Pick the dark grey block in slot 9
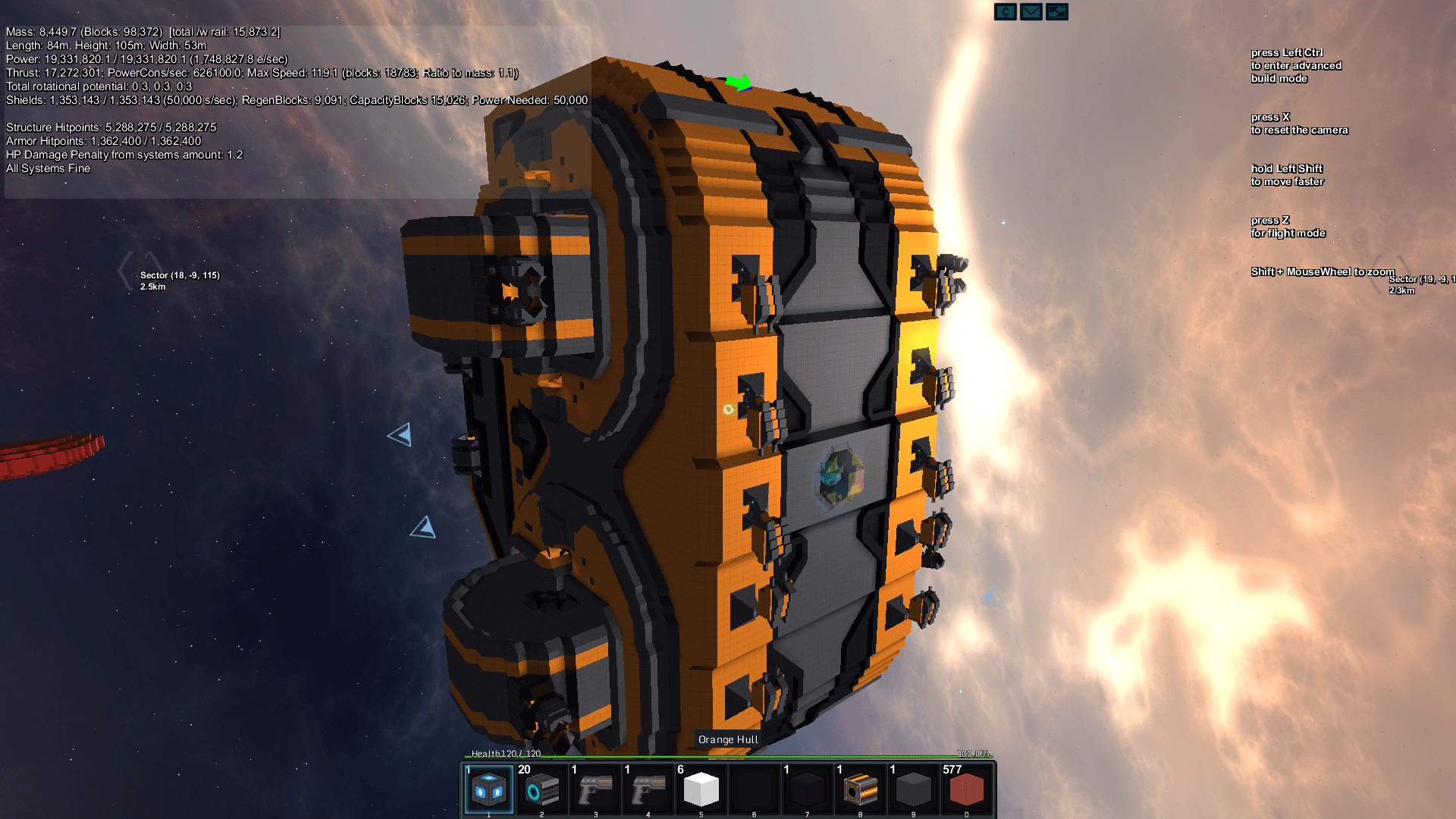Image resolution: width=1456 pixels, height=819 pixels. point(914,789)
